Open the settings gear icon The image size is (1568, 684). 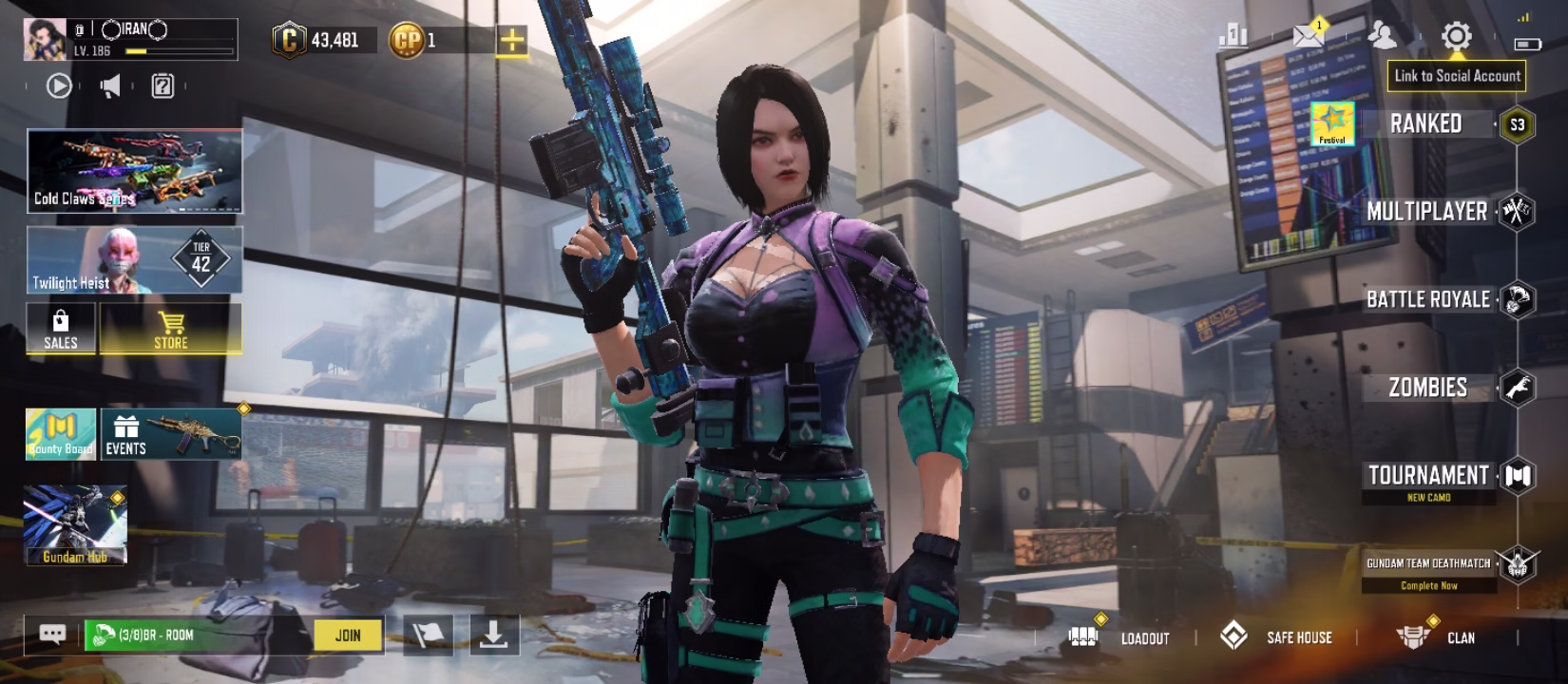1456,37
